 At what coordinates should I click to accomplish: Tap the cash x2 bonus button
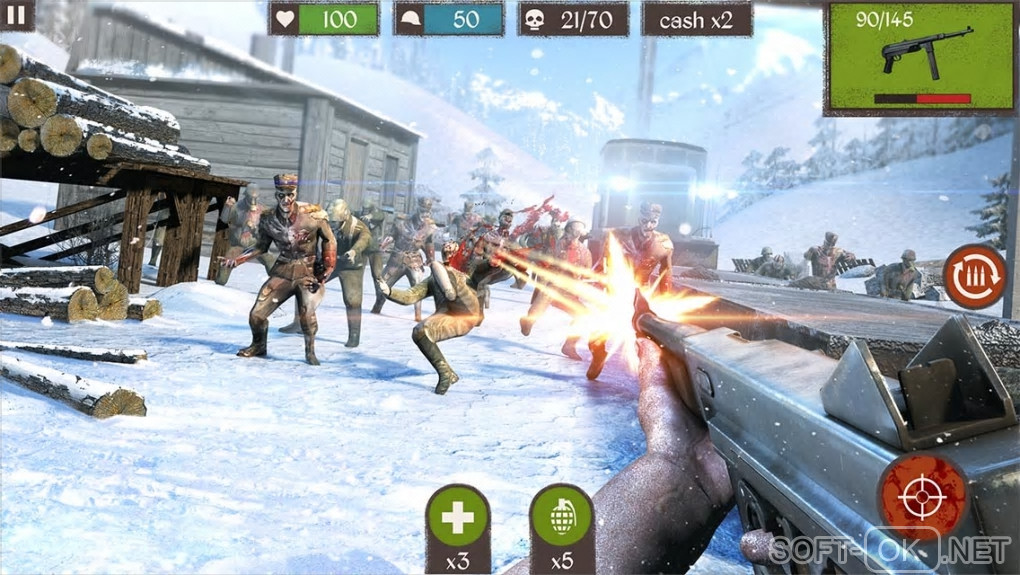point(697,18)
